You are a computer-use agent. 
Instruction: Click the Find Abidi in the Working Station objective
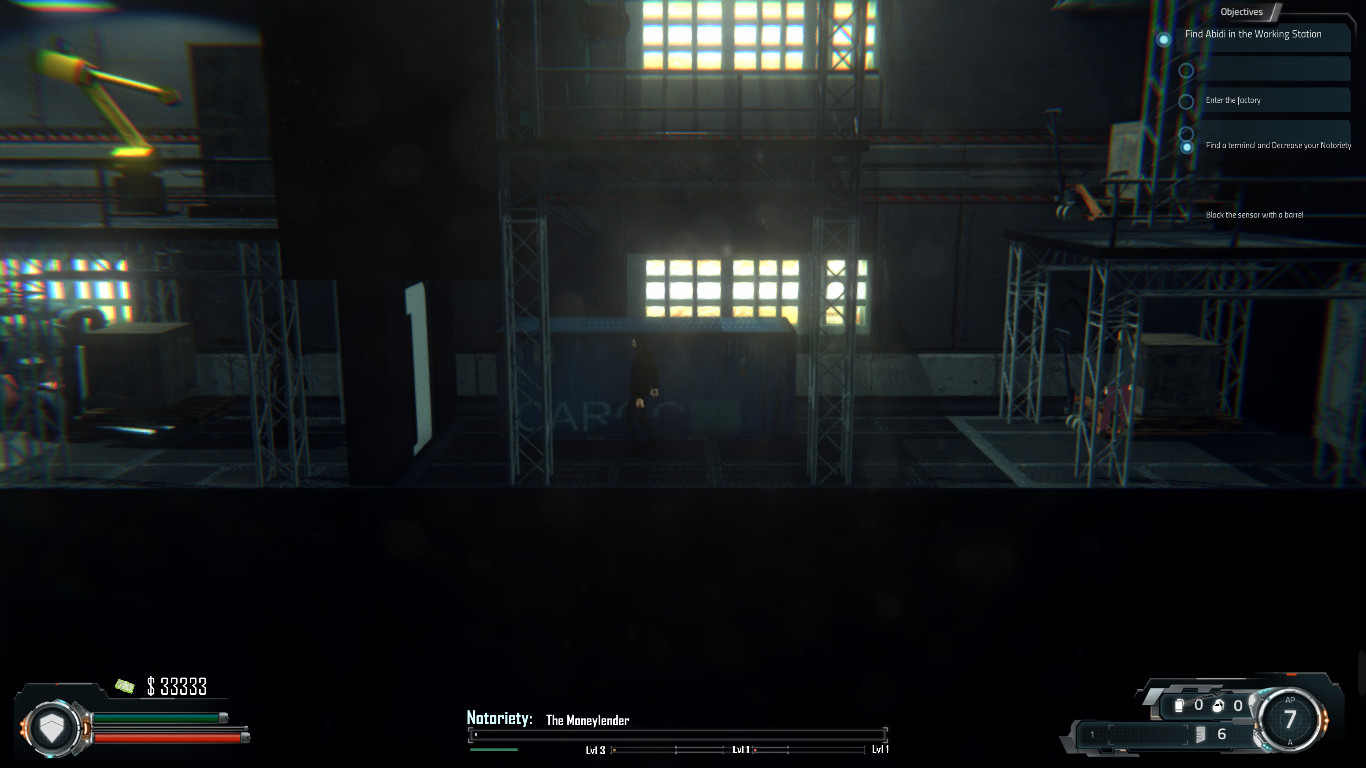point(1253,34)
